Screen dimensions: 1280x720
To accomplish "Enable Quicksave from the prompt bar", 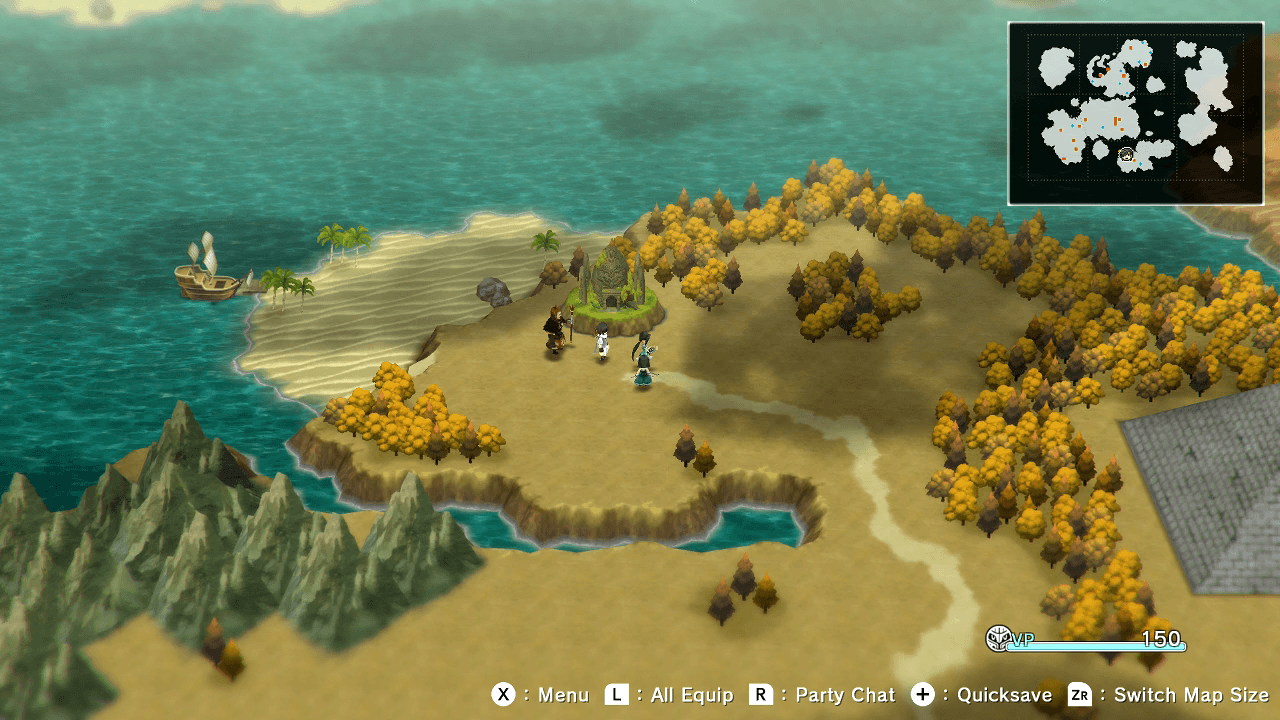I will [923, 695].
